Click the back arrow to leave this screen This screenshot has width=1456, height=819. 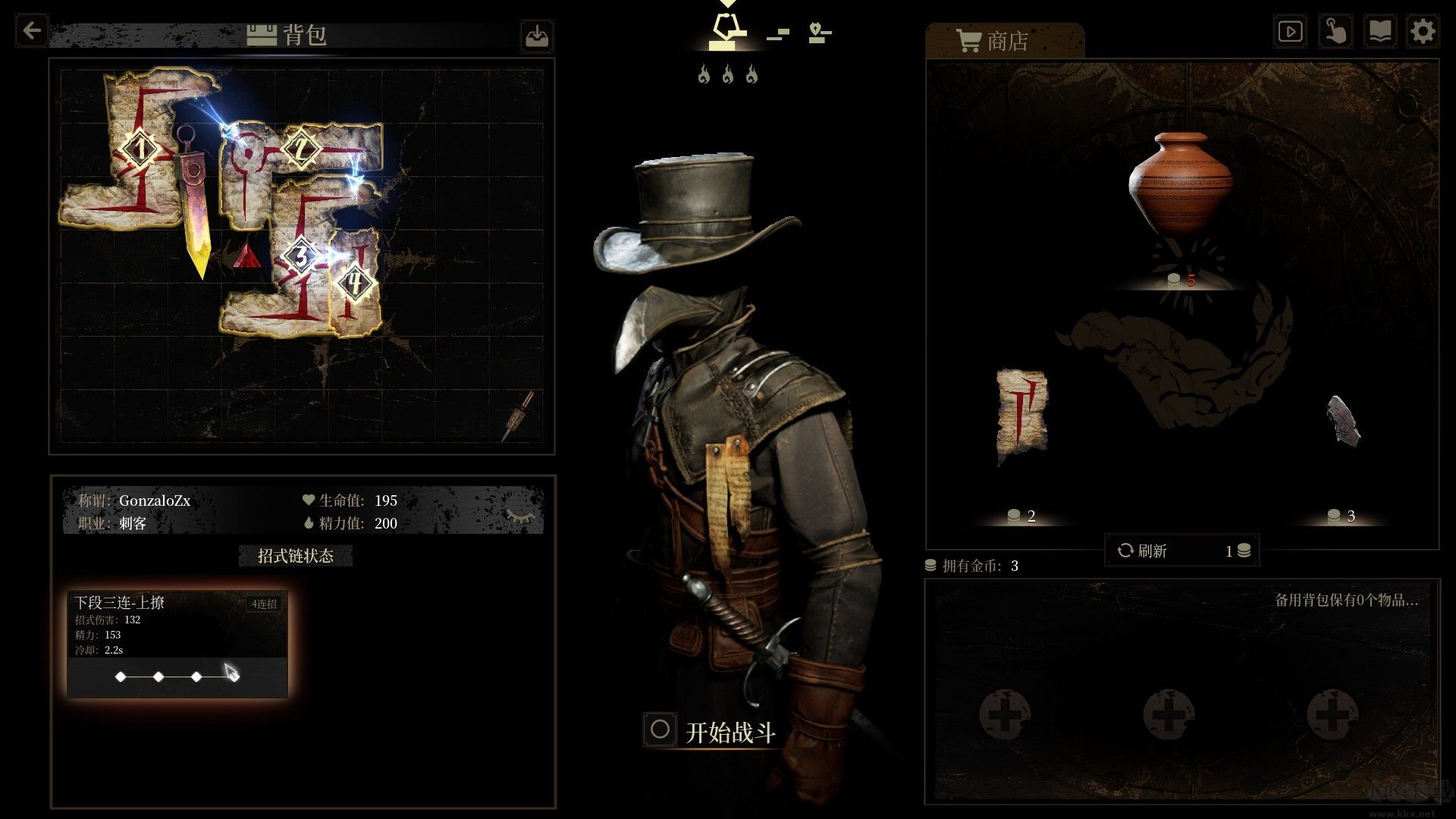(30, 30)
